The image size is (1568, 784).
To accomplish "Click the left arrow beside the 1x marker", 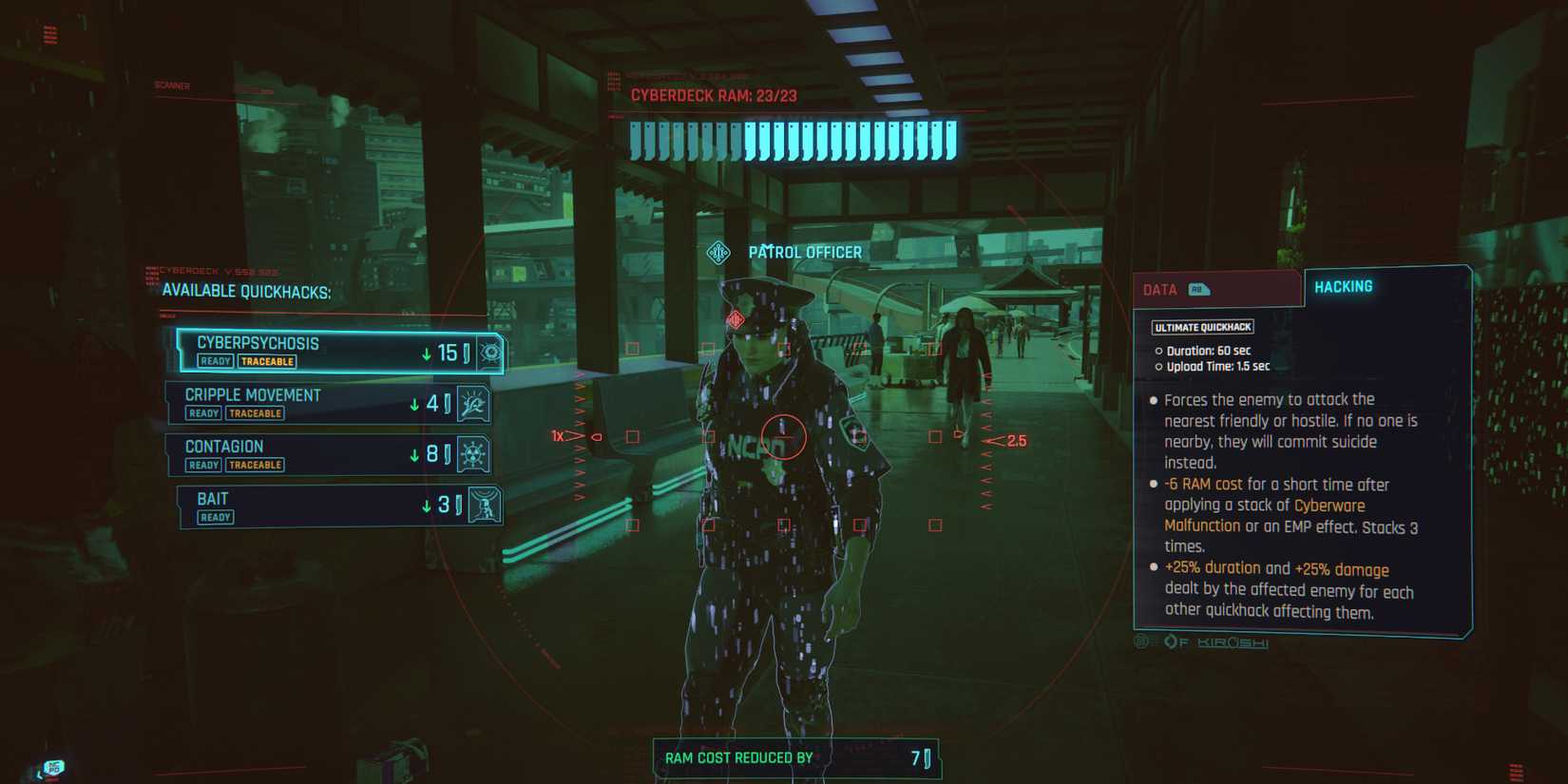I will tap(576, 435).
